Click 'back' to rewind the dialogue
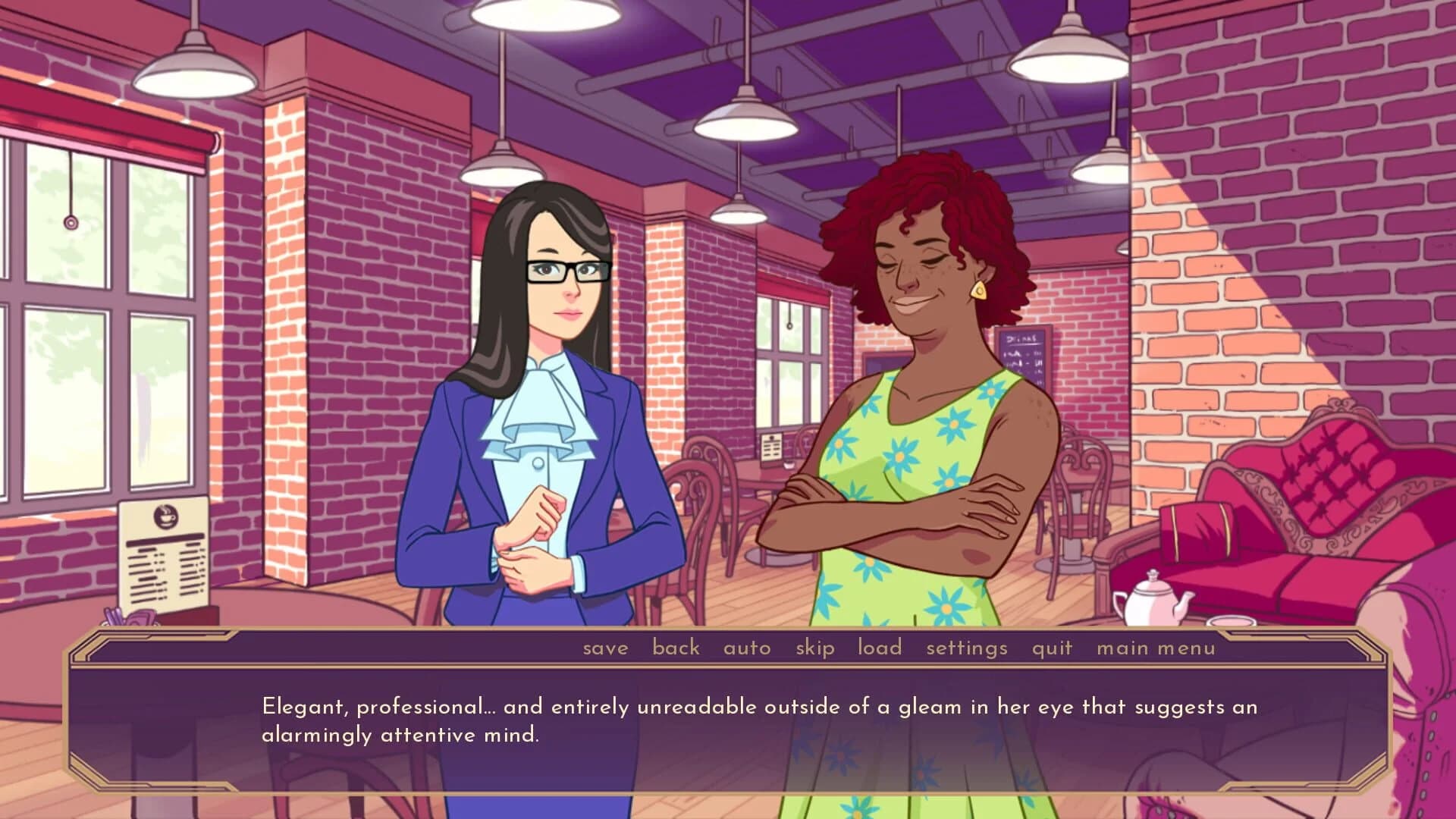This screenshot has width=1456, height=819. click(x=676, y=648)
